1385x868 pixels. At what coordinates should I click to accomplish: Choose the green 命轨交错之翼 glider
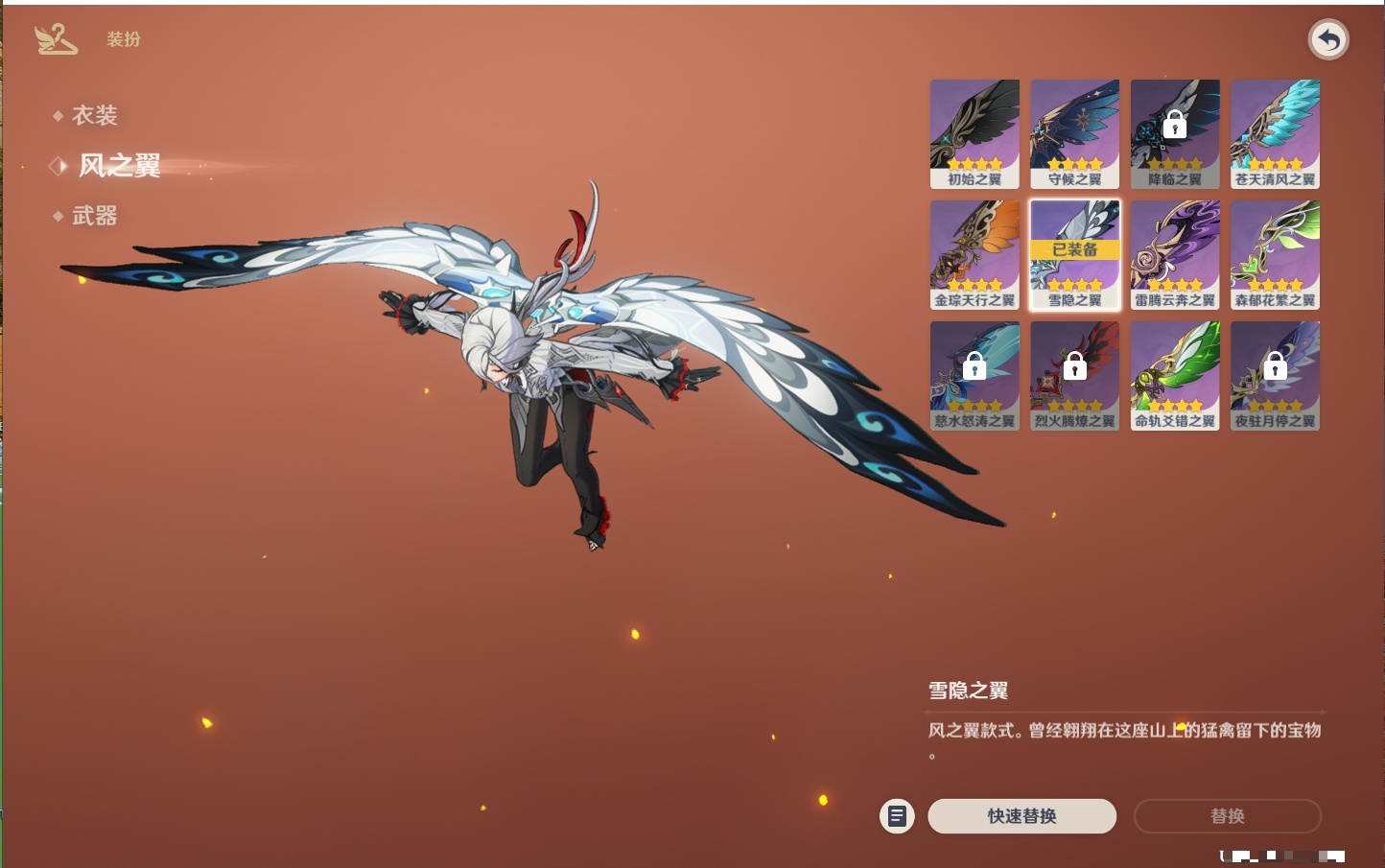pyautogui.click(x=1175, y=375)
